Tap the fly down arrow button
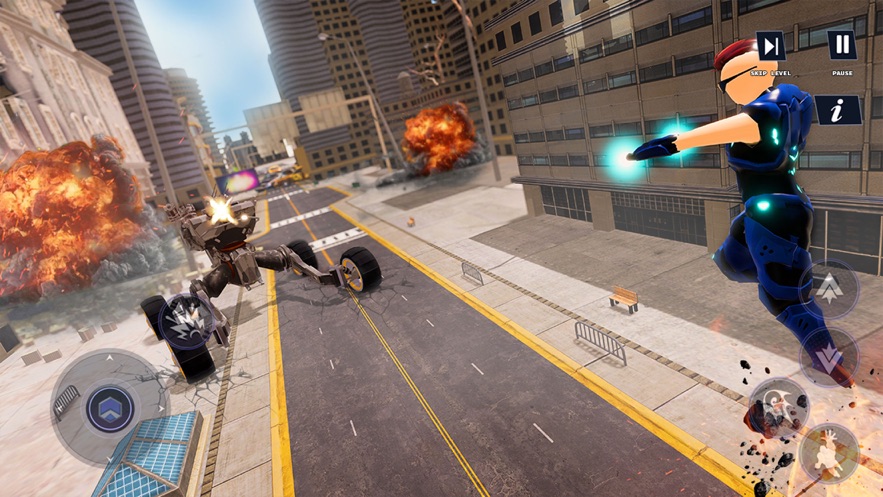 coord(829,357)
